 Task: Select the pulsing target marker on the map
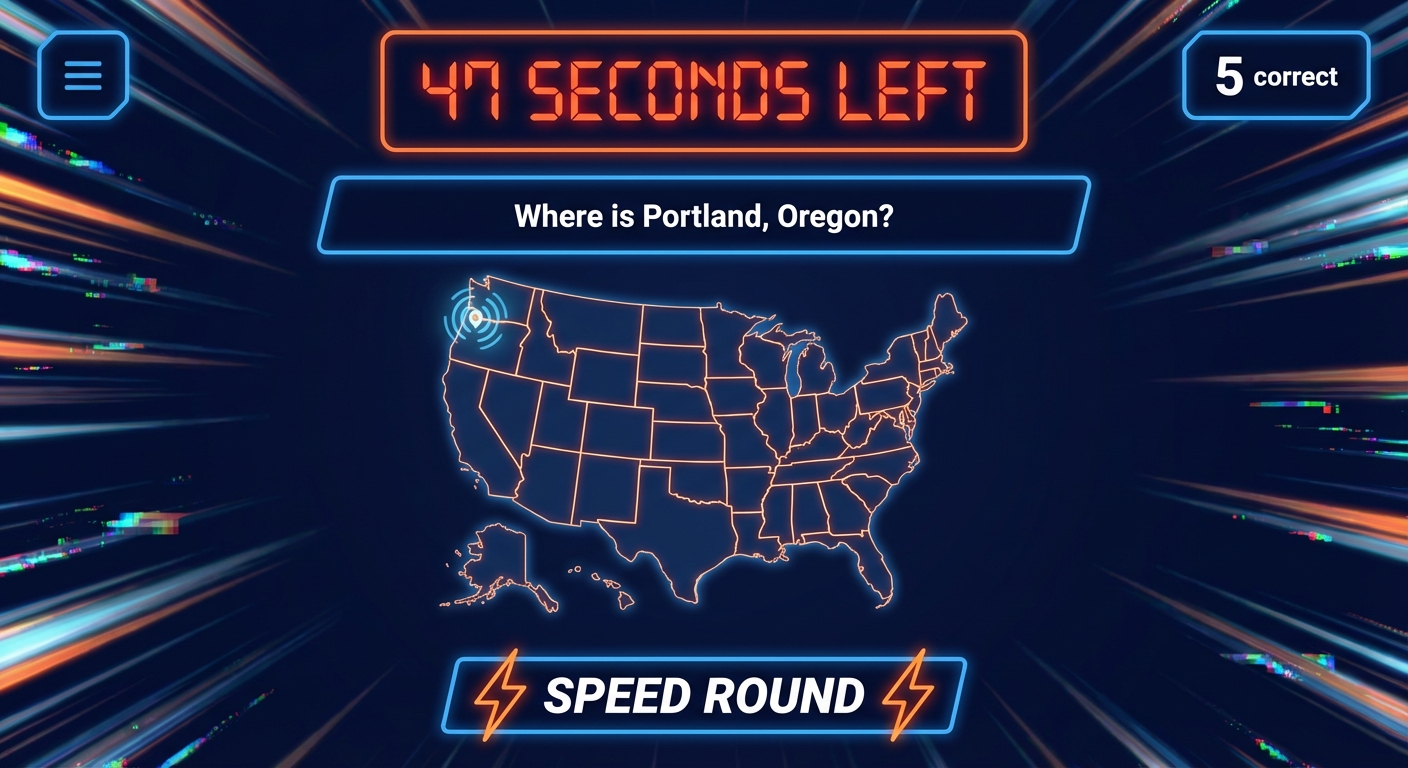pos(477,318)
